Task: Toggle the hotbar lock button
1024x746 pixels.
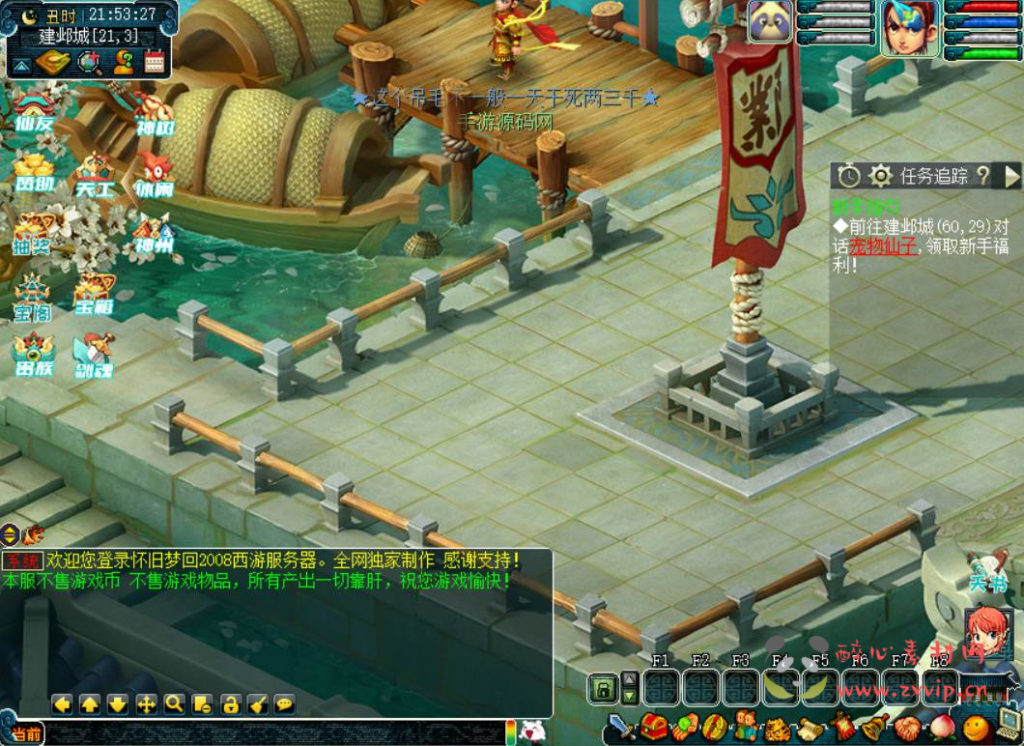Action: pos(602,688)
